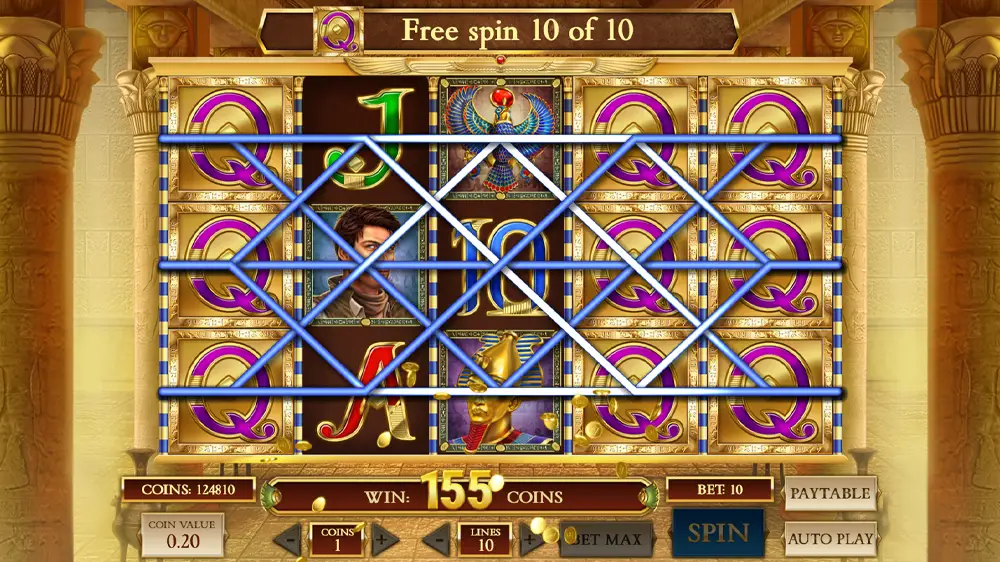Decrease the number of coins
Image resolution: width=1000 pixels, height=562 pixels.
pos(288,541)
